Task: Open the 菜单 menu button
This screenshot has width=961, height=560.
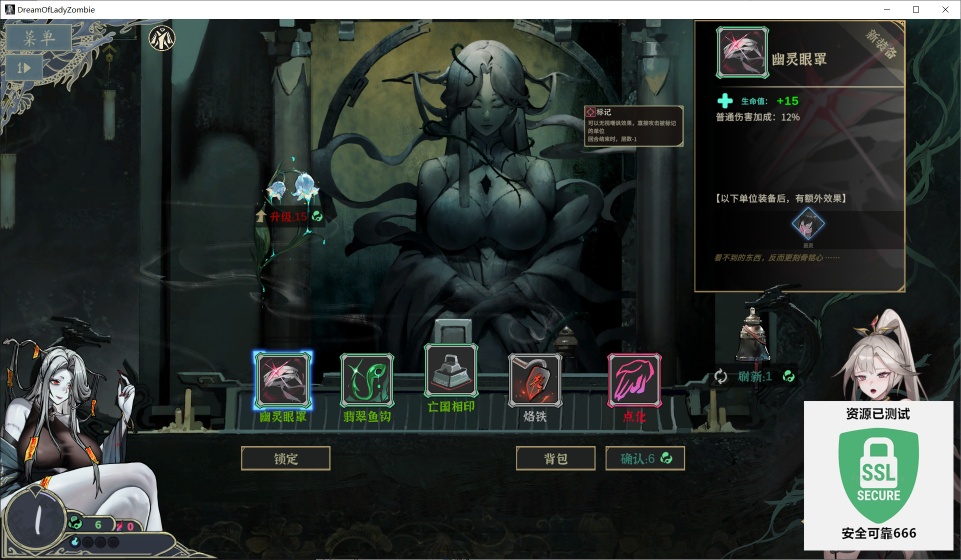Action: (40, 39)
